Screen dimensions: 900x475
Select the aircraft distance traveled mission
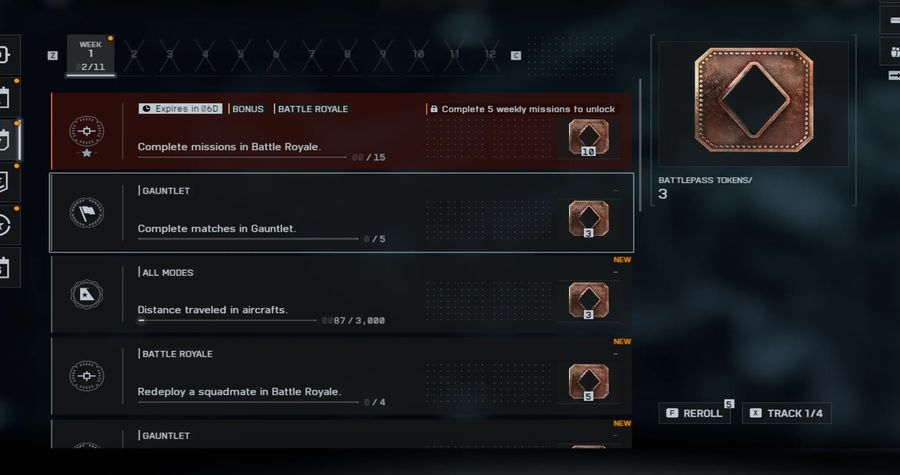[340, 295]
